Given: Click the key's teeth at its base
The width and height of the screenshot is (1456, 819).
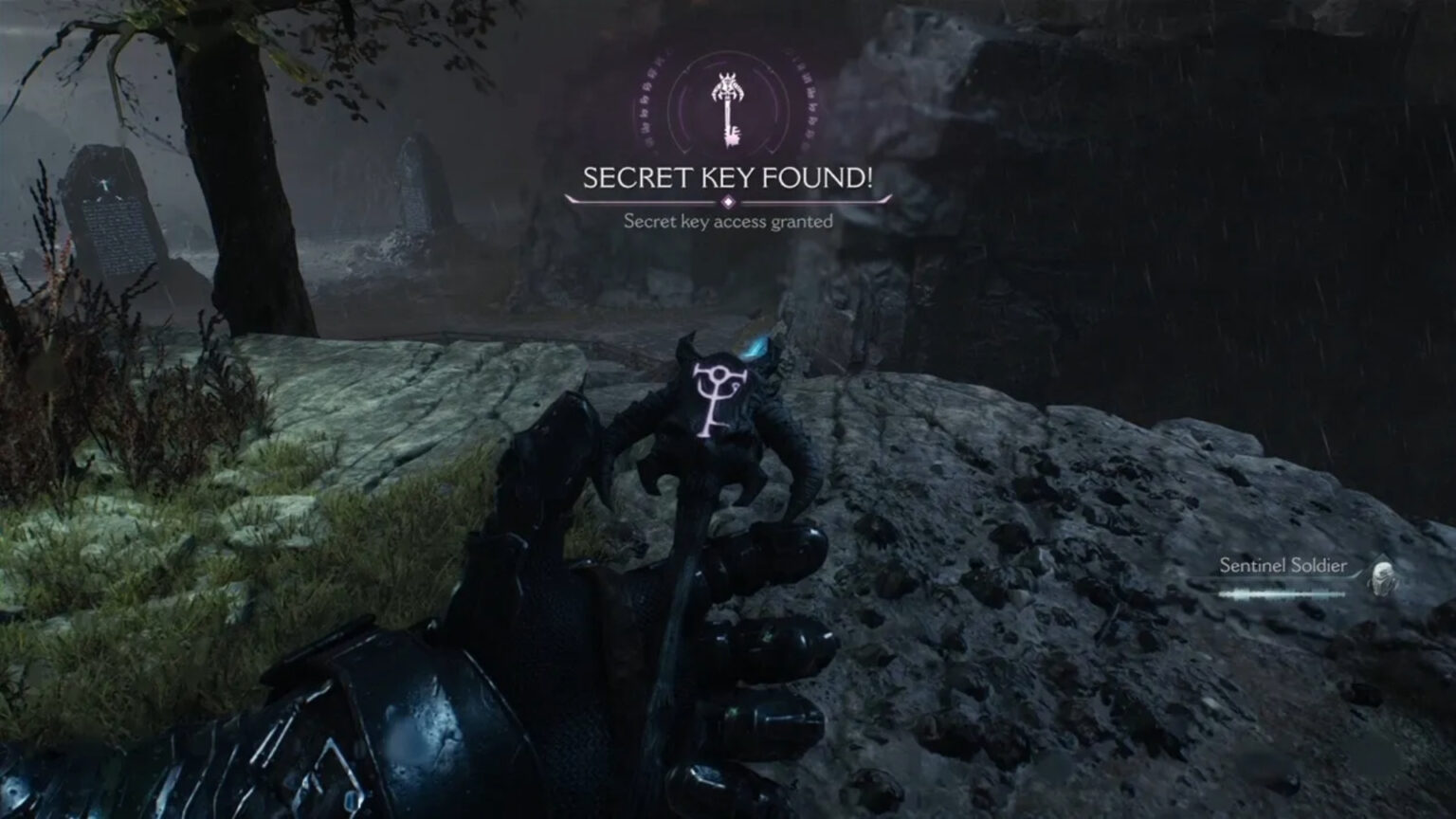Looking at the screenshot, I should tap(732, 137).
